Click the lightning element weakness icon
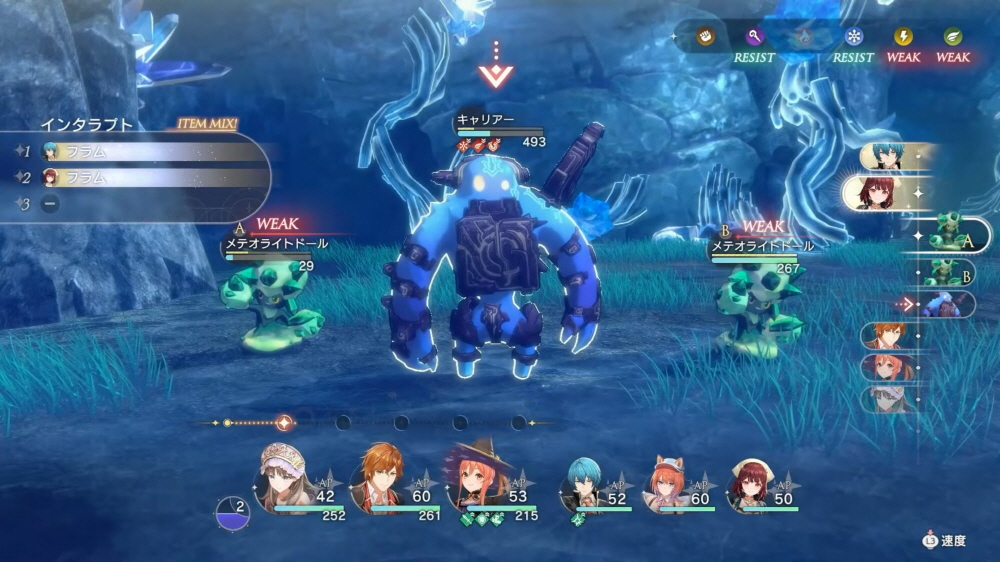Screen dimensions: 1000x562 (903, 37)
